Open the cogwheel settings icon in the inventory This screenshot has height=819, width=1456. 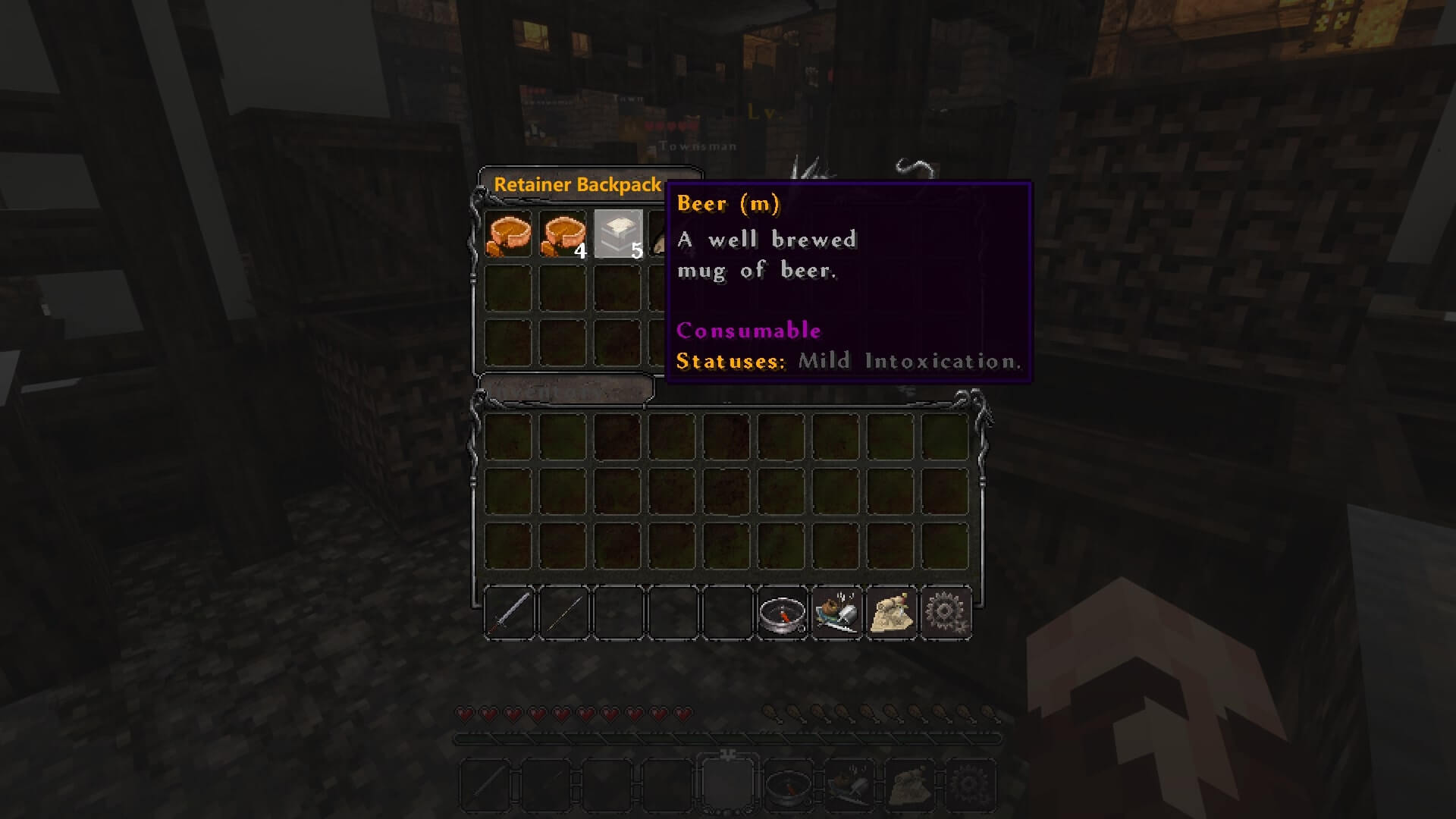946,613
